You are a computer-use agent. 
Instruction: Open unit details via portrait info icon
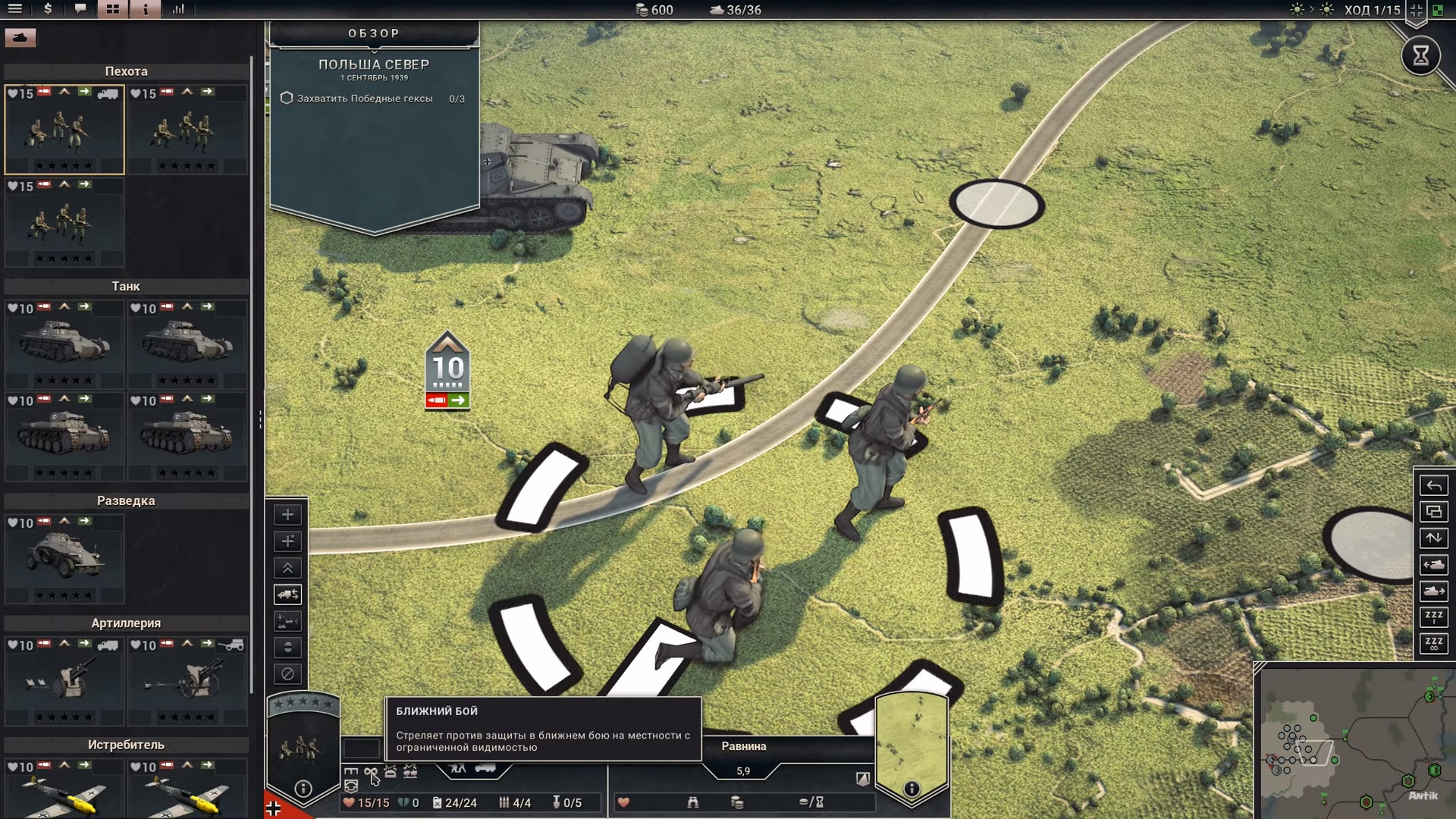(x=303, y=789)
